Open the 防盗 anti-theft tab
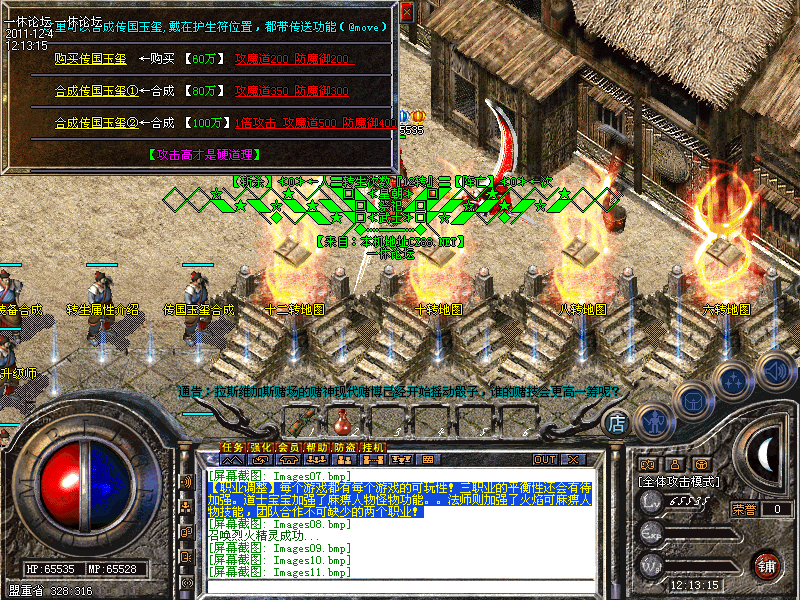800x600 pixels. tap(344, 447)
